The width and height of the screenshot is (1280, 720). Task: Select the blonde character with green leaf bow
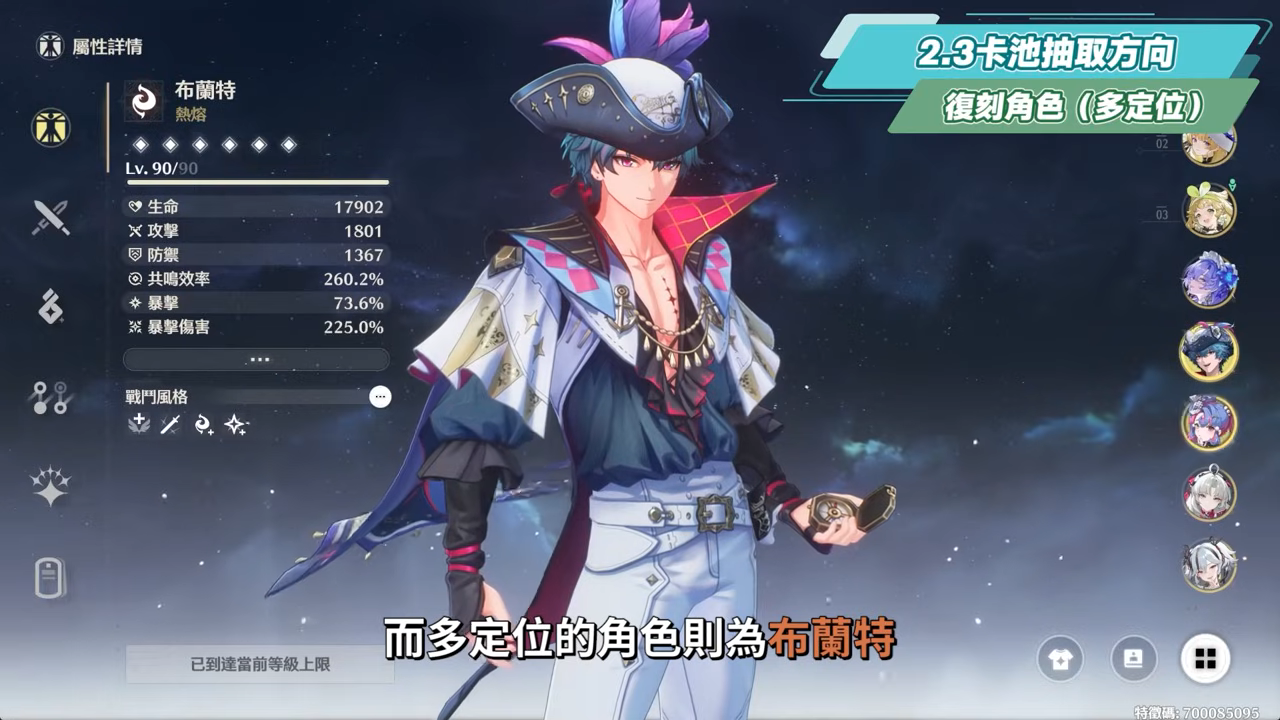tap(1210, 210)
